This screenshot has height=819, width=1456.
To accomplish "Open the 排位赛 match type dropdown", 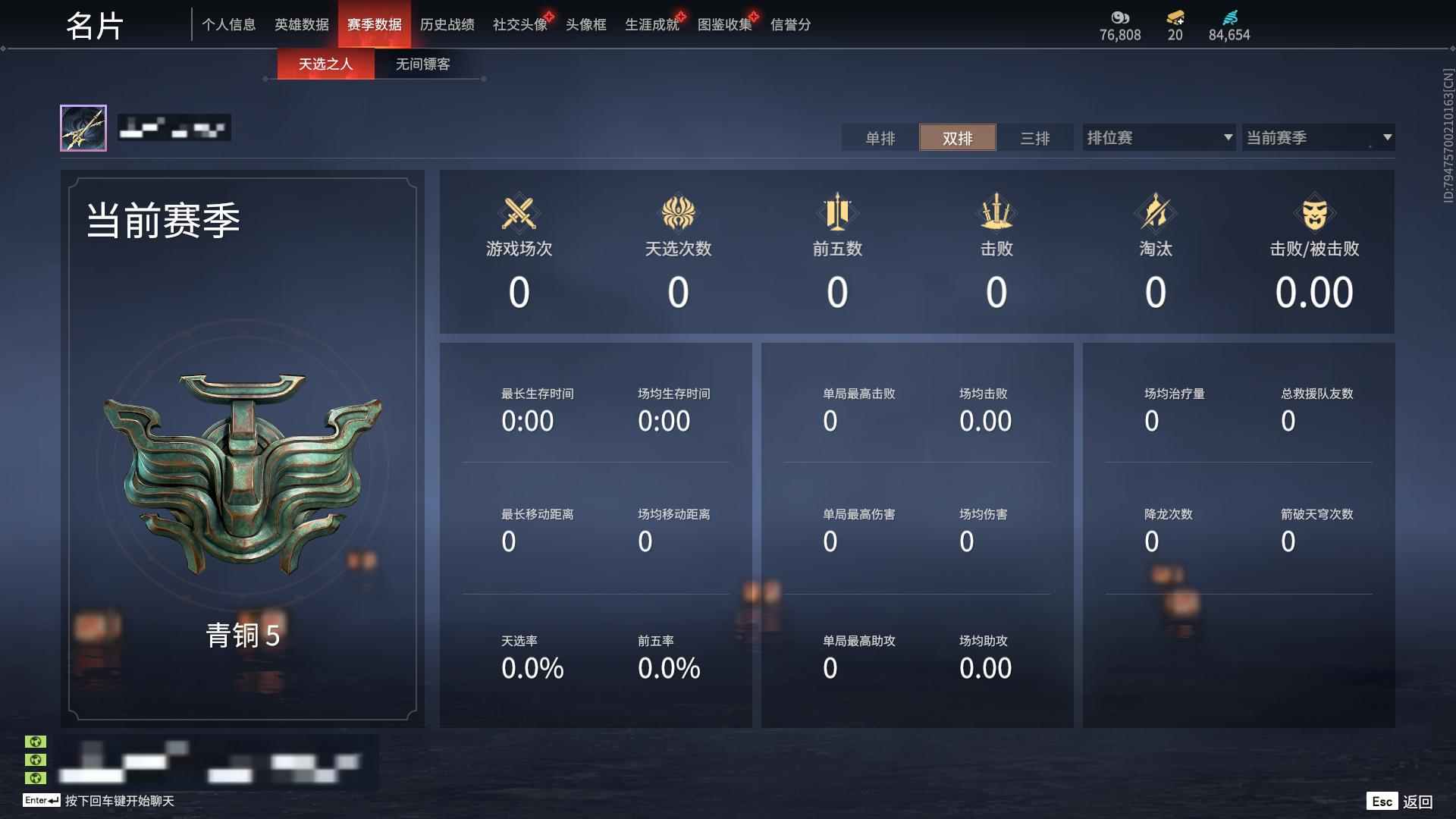I will click(x=1158, y=137).
